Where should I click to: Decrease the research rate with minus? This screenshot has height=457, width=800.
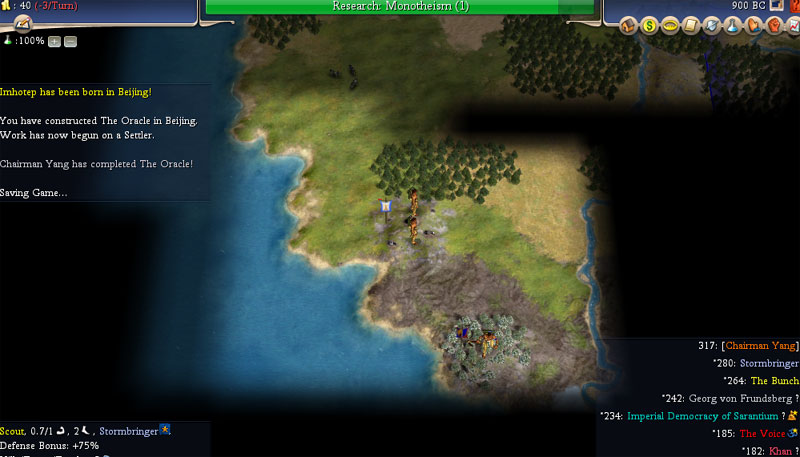pyautogui.click(x=70, y=41)
